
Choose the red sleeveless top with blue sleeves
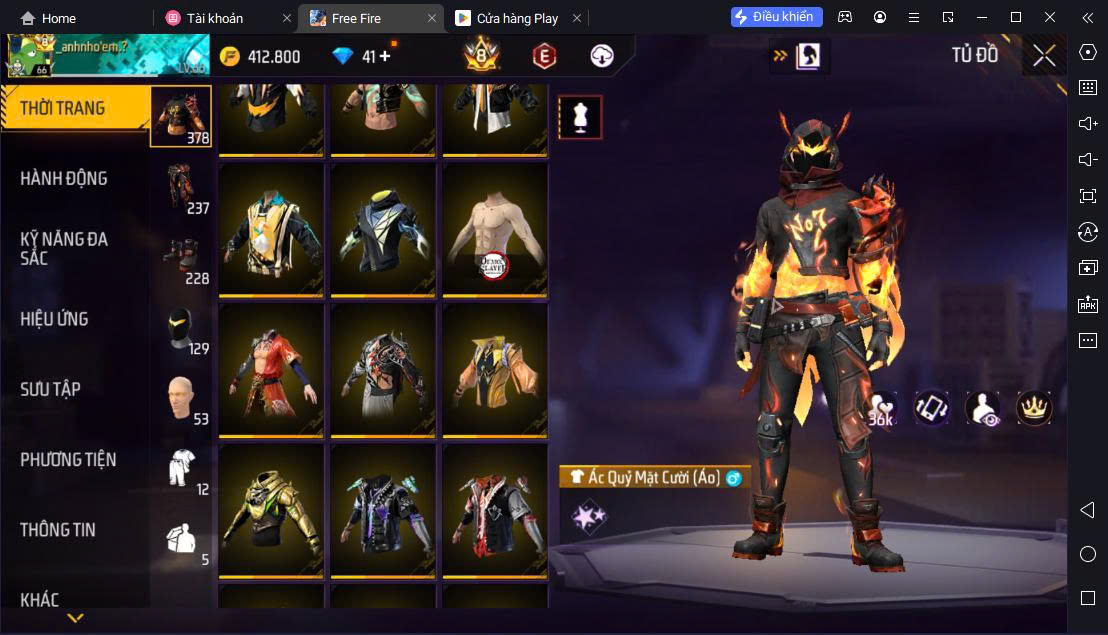click(x=271, y=370)
